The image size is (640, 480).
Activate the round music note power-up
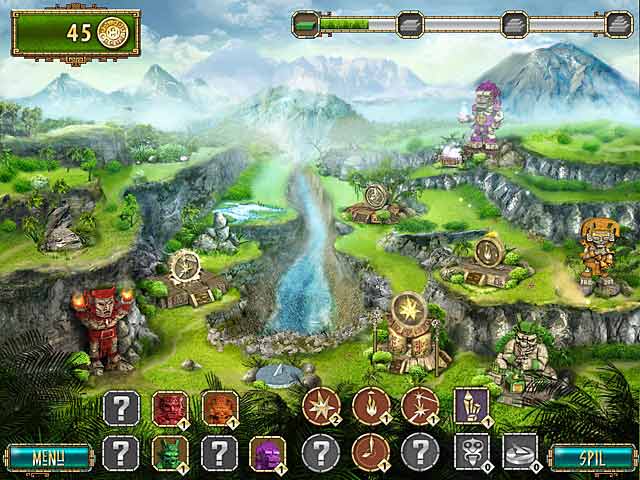[371, 452]
